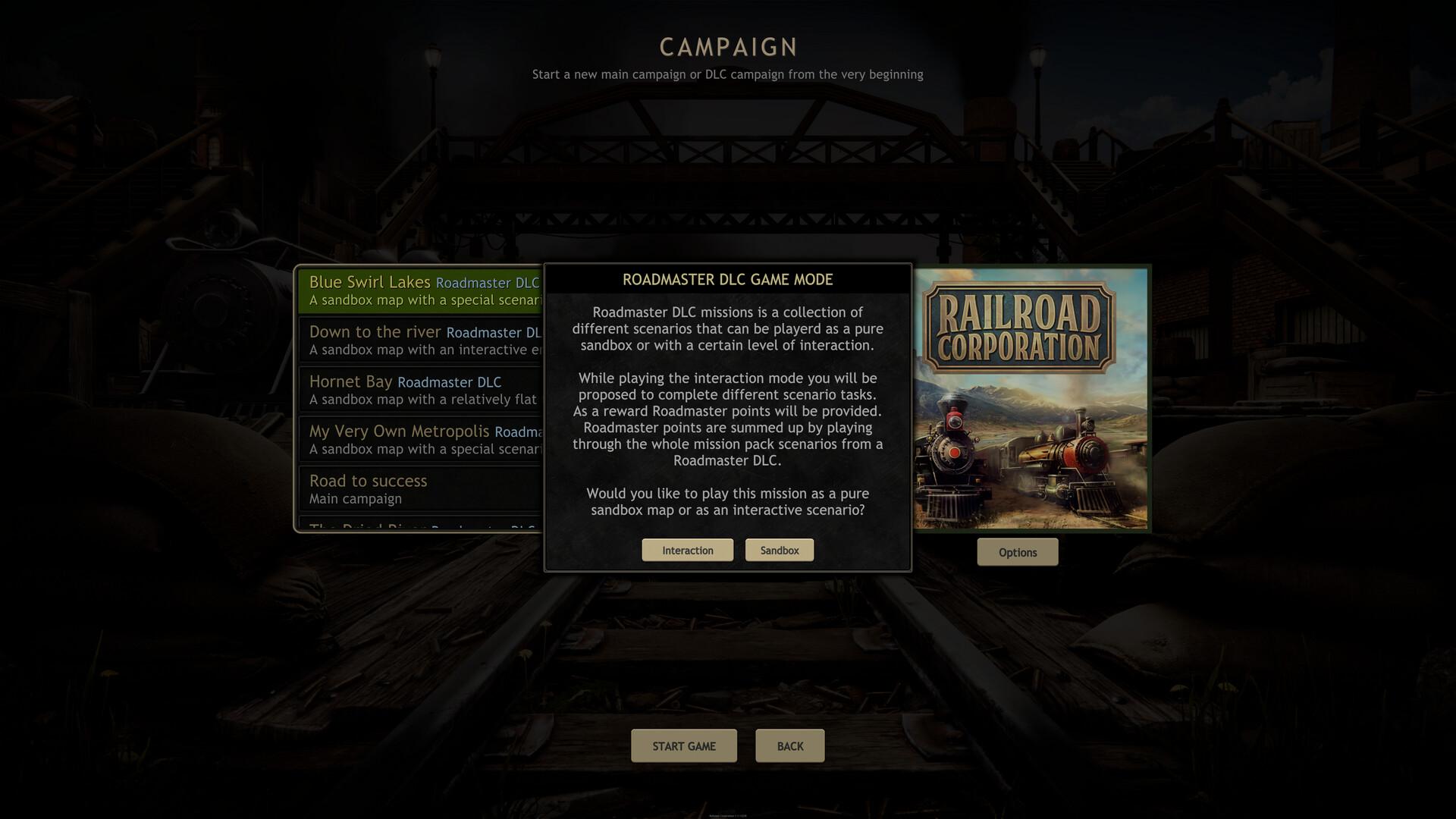Viewport: 1456px width, 819px height.
Task: Click the Main campaign label under Road to success
Action: [355, 499]
